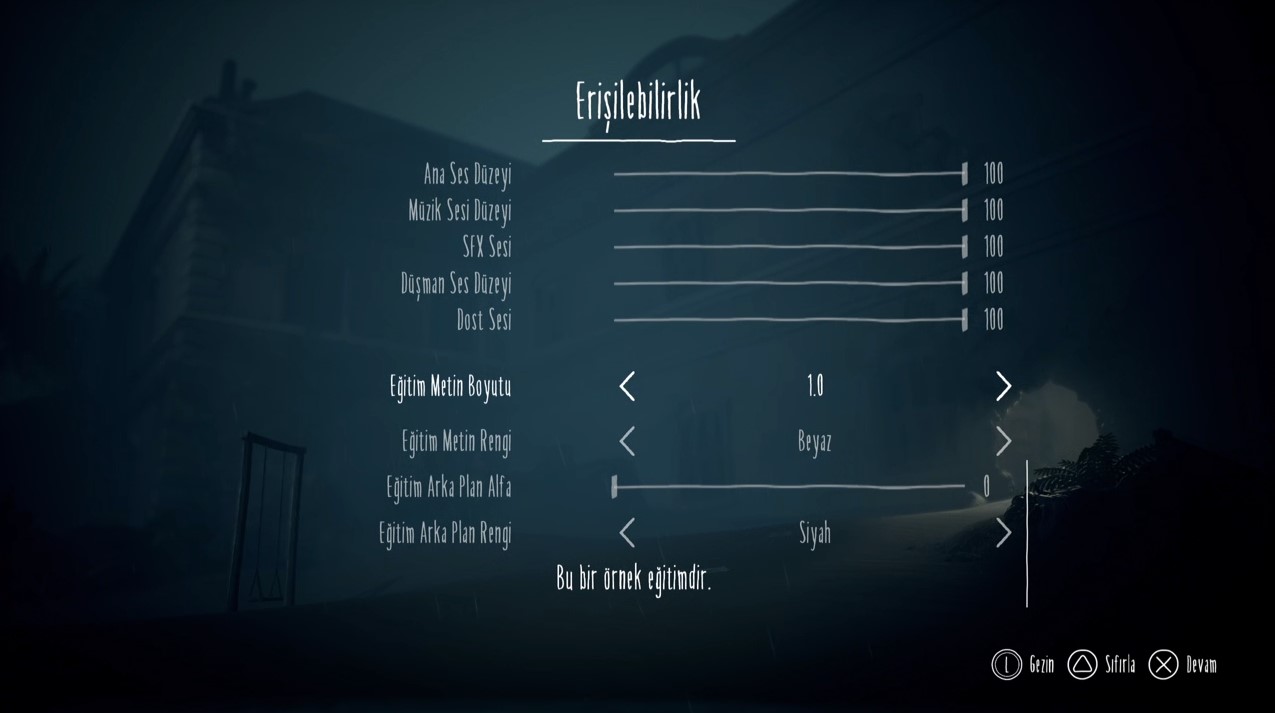Adjust the Dost Sesi slider
Screen dimensions: 1275x713
tap(789, 320)
